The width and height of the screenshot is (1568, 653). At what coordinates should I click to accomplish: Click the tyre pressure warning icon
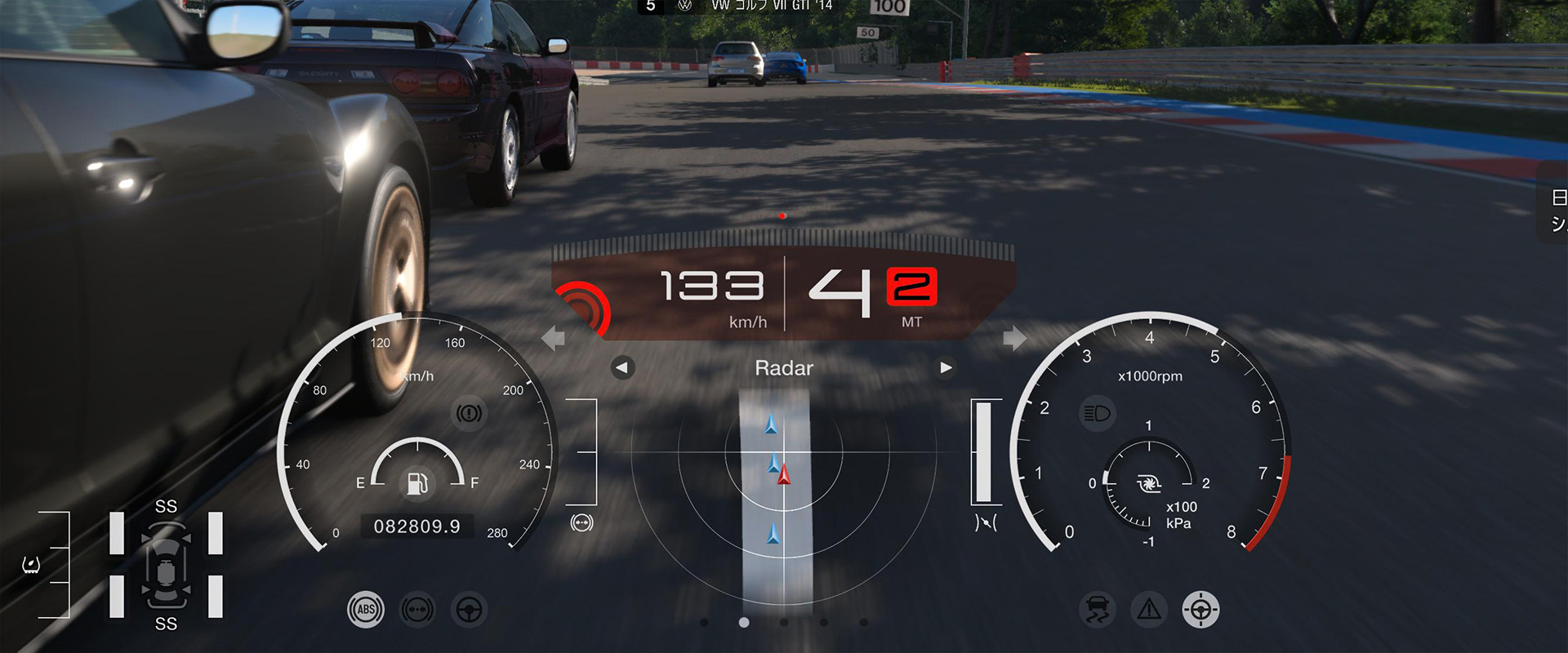pyautogui.click(x=31, y=565)
